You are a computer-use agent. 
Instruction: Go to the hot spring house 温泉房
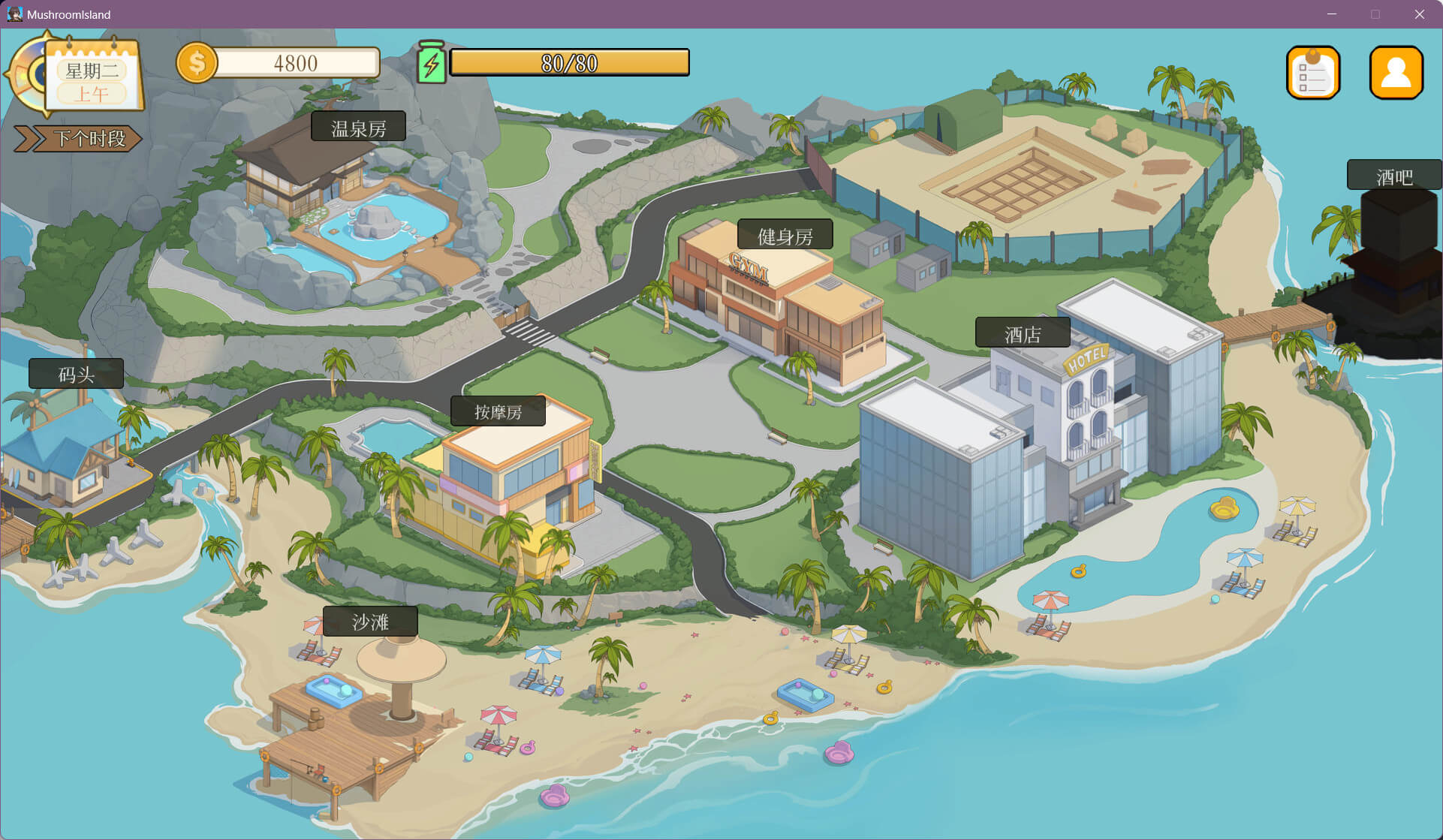coord(358,128)
